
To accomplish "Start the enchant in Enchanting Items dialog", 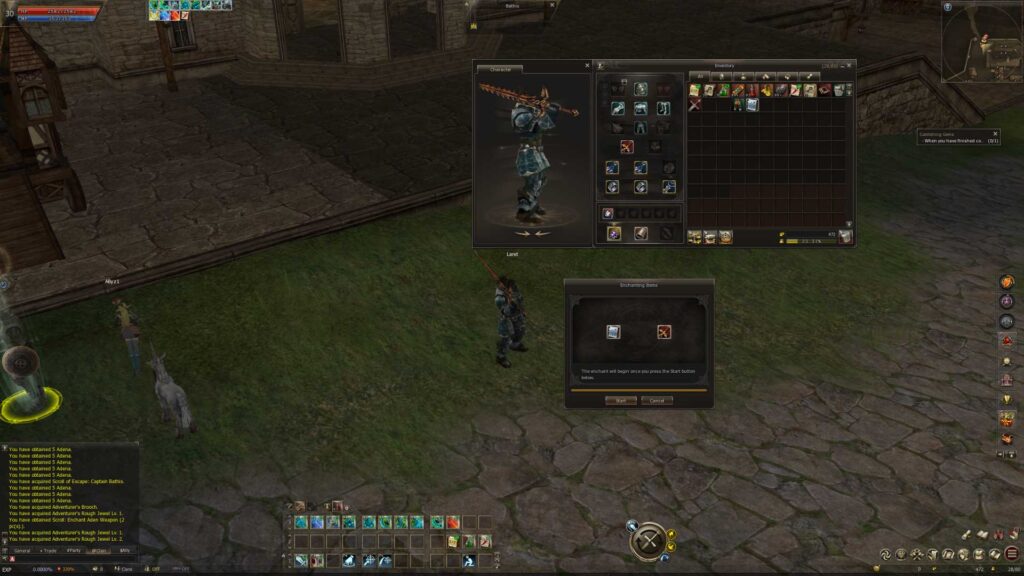I will point(620,400).
